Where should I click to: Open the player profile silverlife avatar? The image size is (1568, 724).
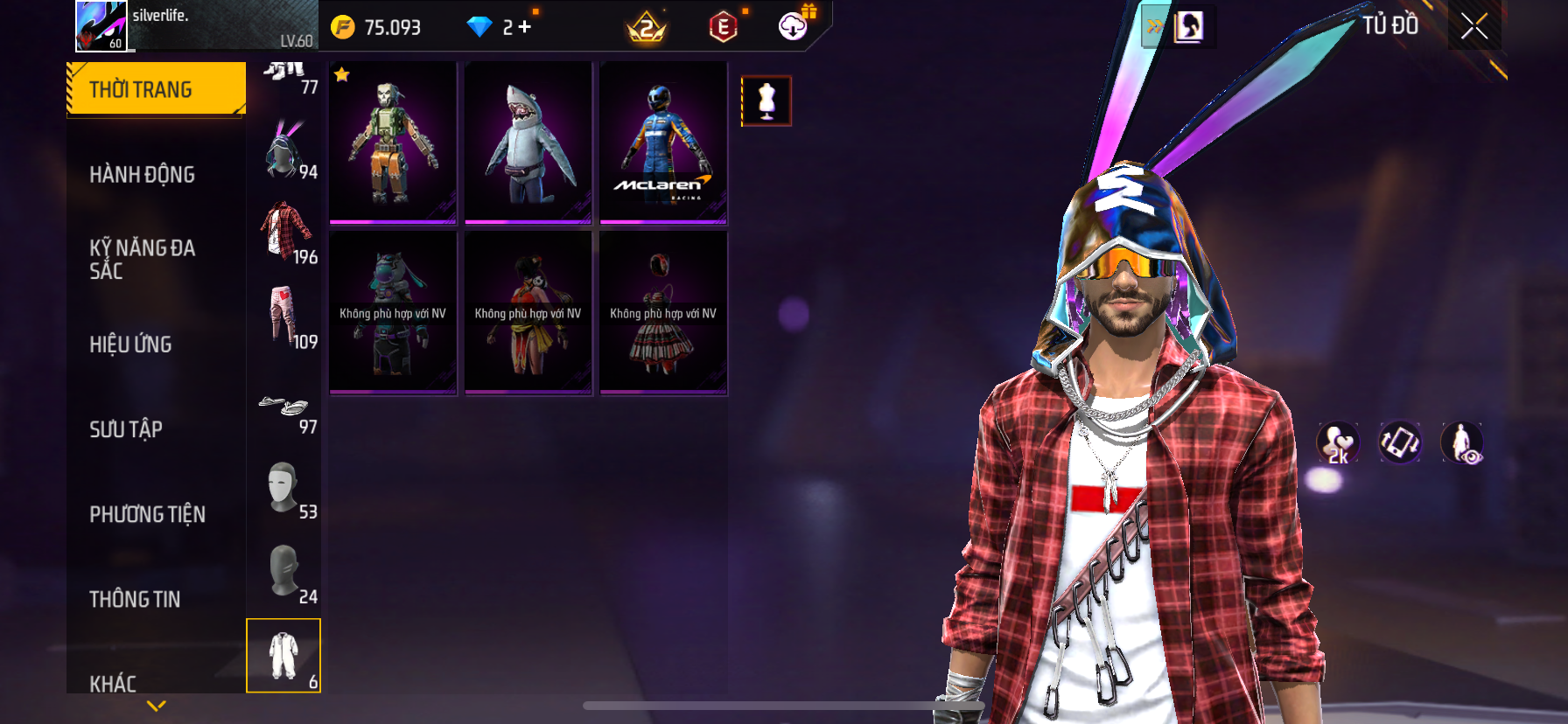(x=101, y=25)
